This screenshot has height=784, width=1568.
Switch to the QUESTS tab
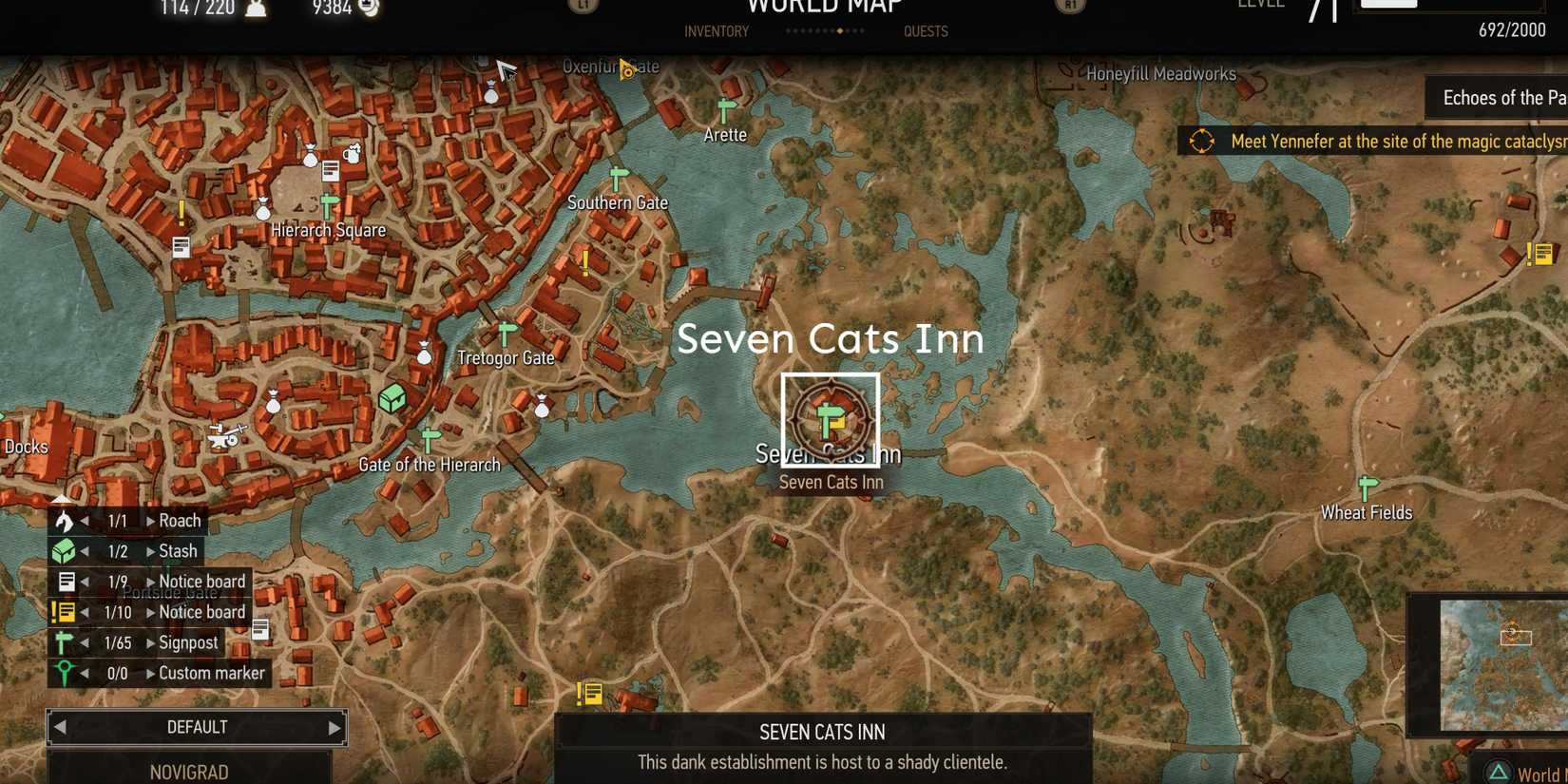926,30
